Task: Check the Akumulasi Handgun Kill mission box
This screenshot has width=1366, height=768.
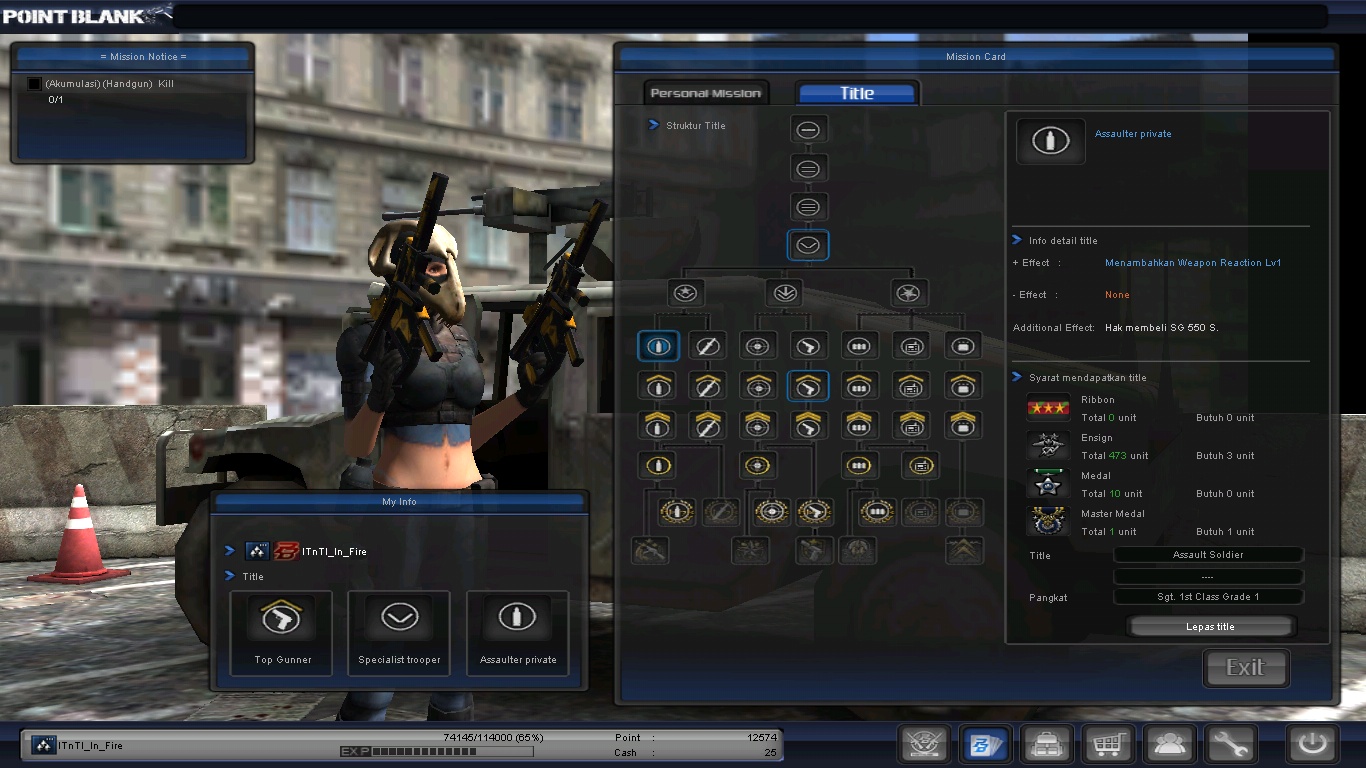Action: [33, 83]
